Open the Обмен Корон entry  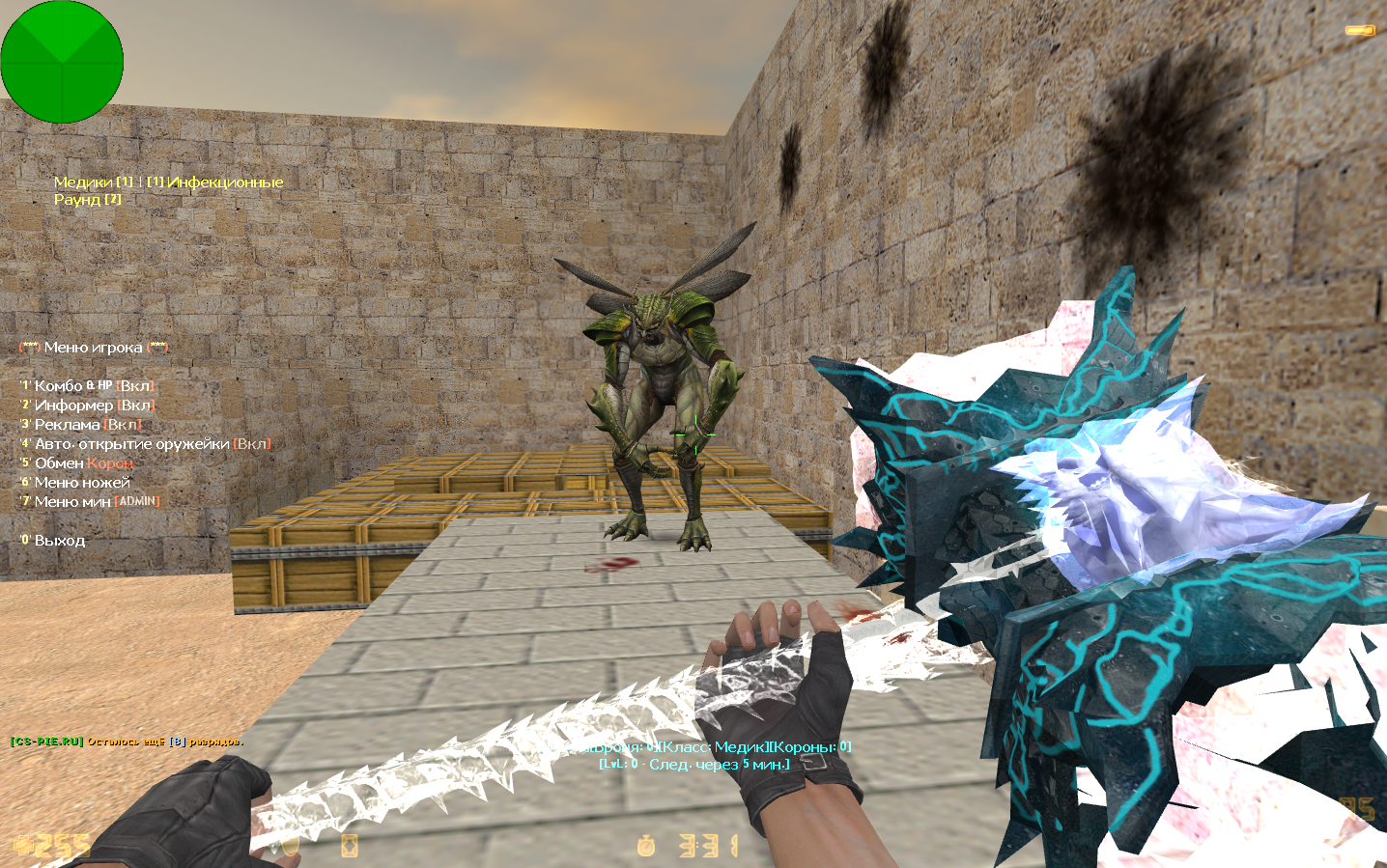click(x=77, y=463)
